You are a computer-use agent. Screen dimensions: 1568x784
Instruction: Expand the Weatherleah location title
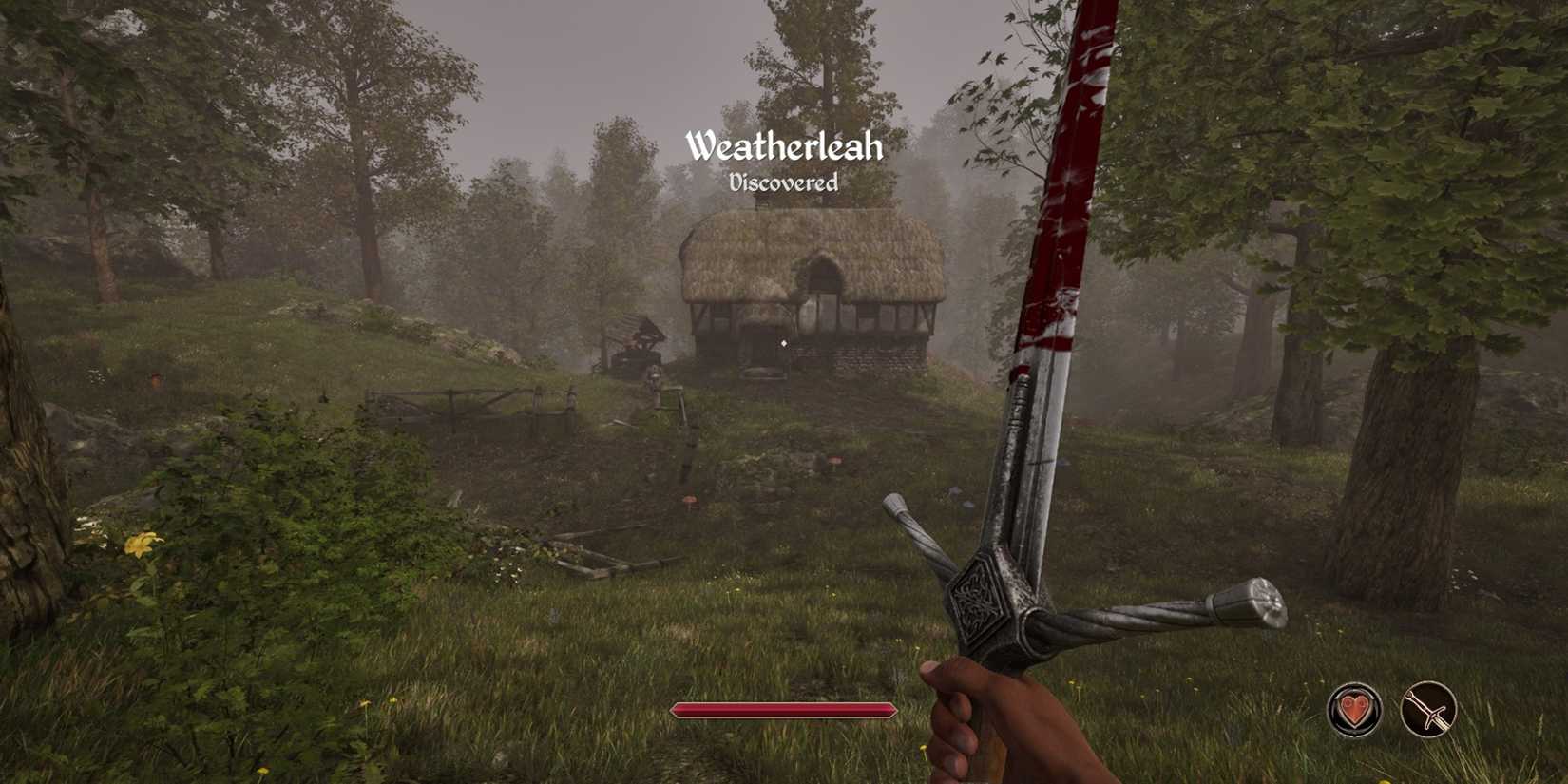[785, 145]
